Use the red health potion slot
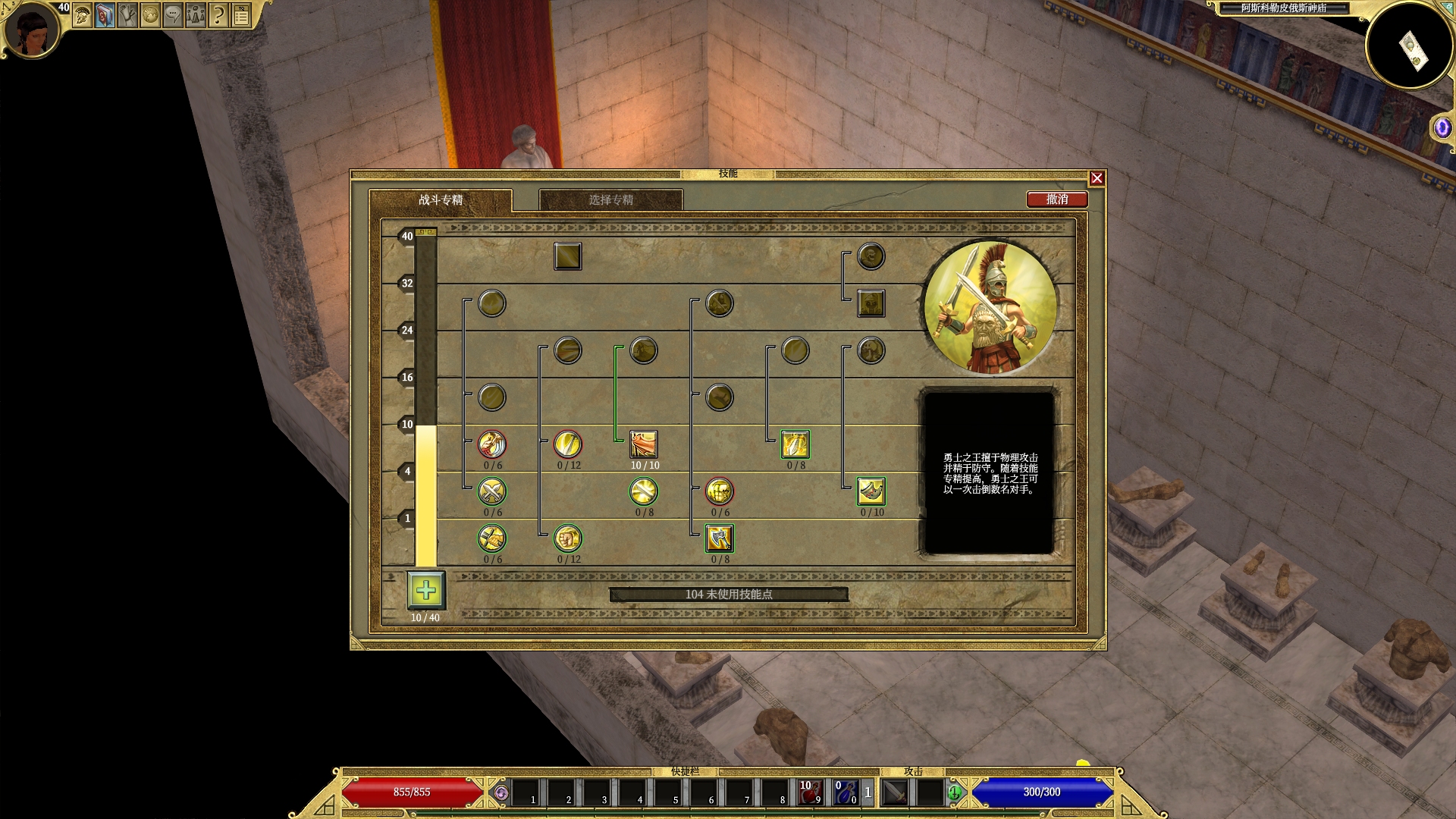The width and height of the screenshot is (1456, 819). (810, 792)
